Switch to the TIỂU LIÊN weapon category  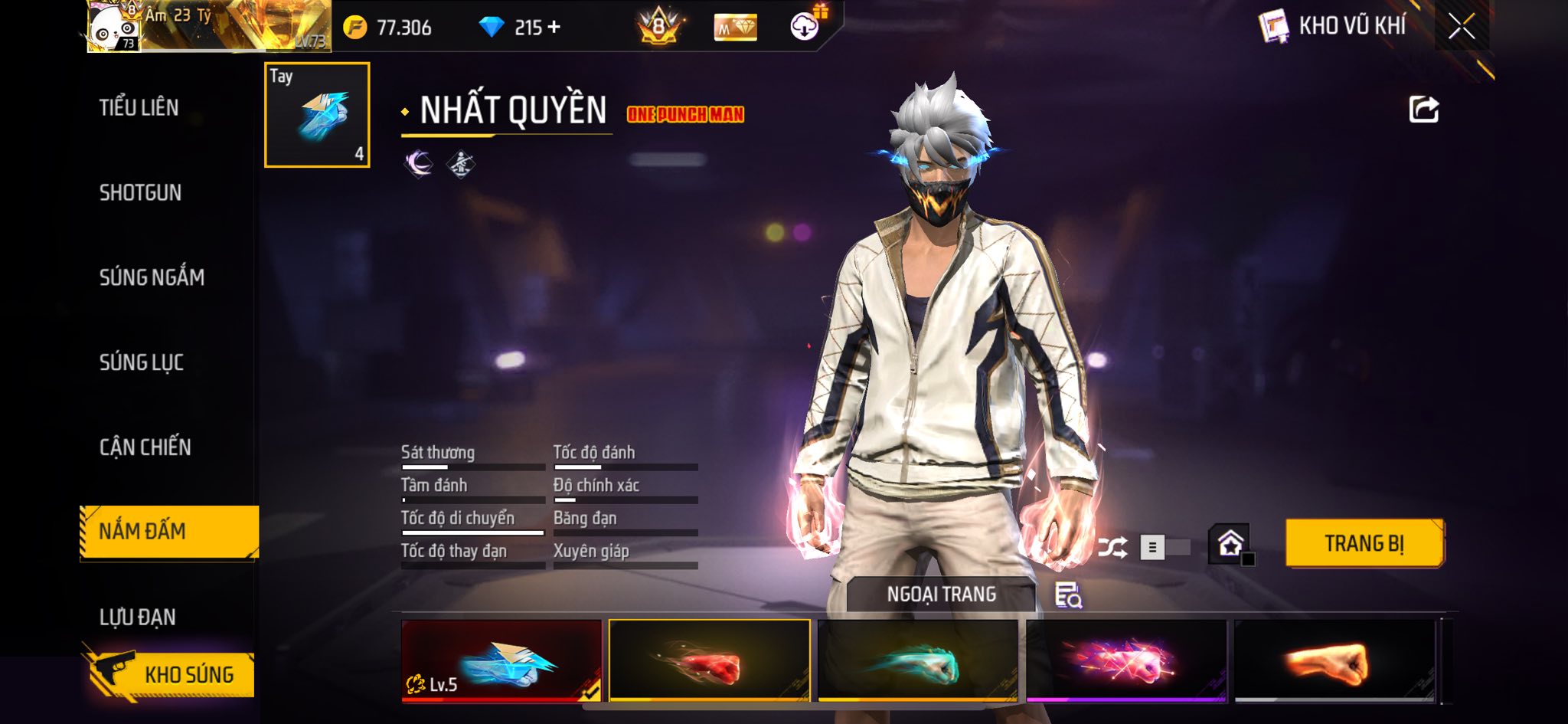point(139,107)
